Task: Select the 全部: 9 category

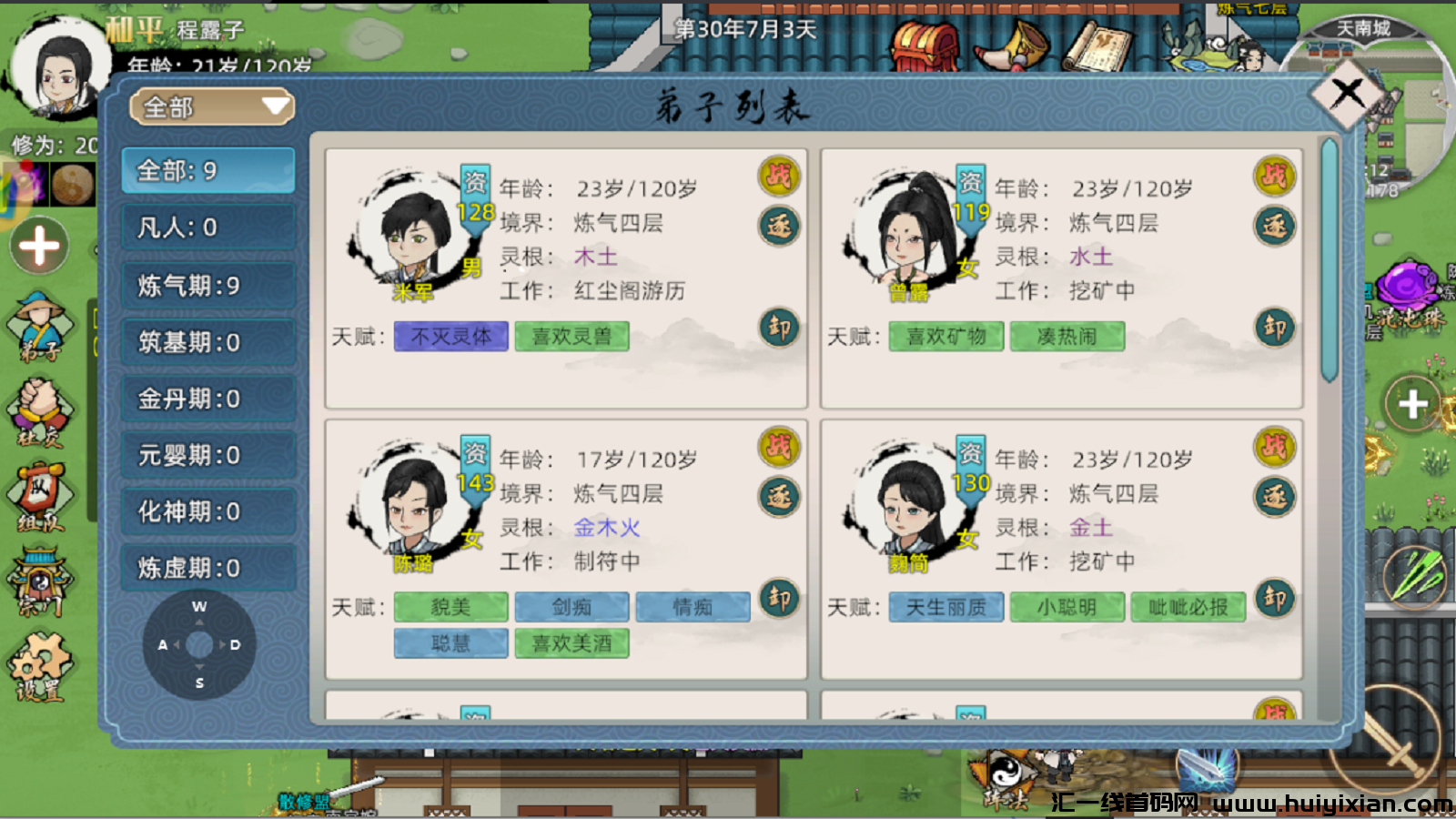Action: [x=208, y=170]
